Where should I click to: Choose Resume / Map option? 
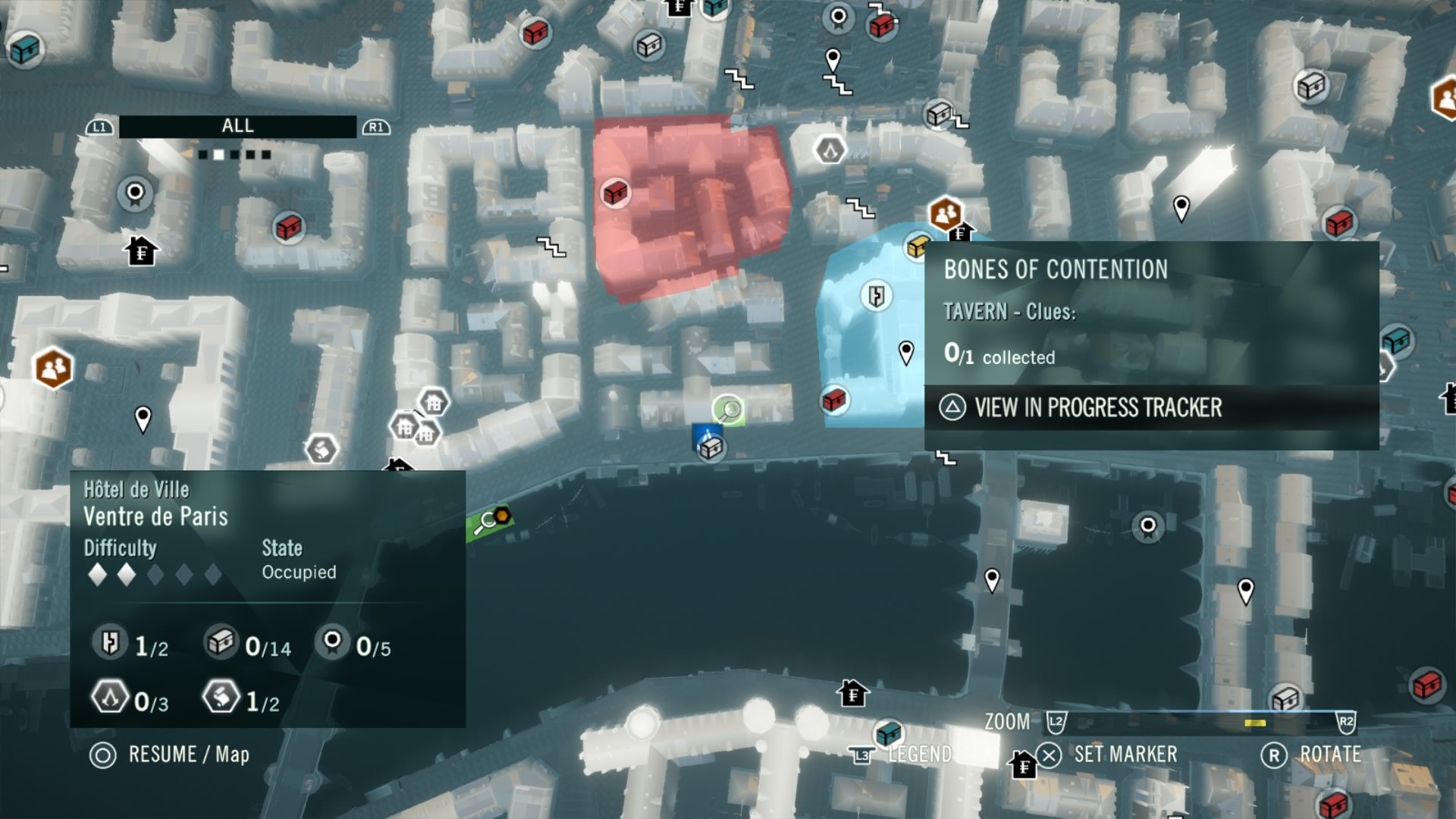pos(169,755)
